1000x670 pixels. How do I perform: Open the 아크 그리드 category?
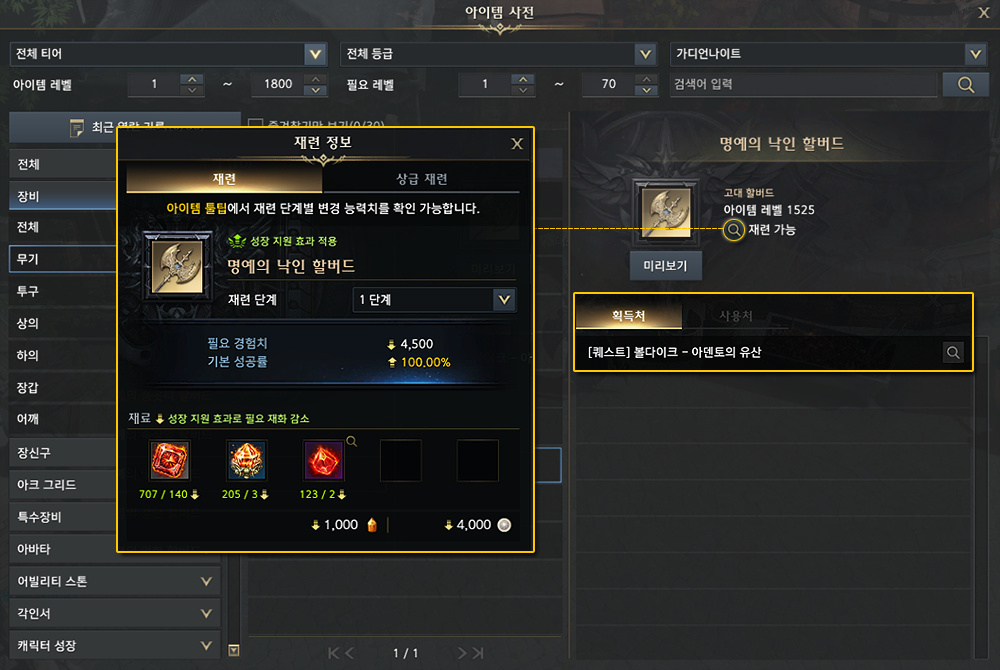(x=60, y=485)
